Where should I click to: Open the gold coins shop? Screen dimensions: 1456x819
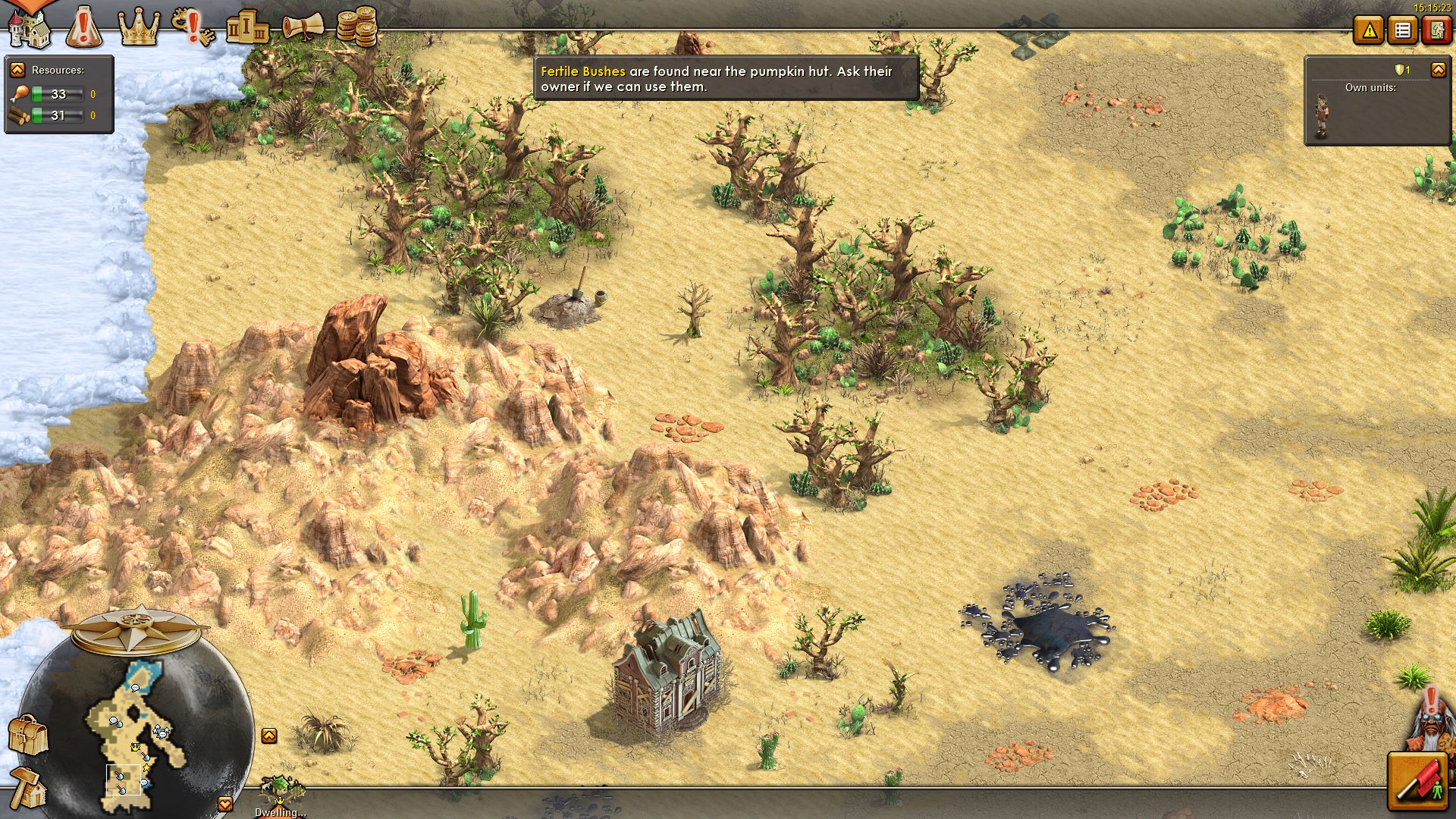[x=356, y=27]
